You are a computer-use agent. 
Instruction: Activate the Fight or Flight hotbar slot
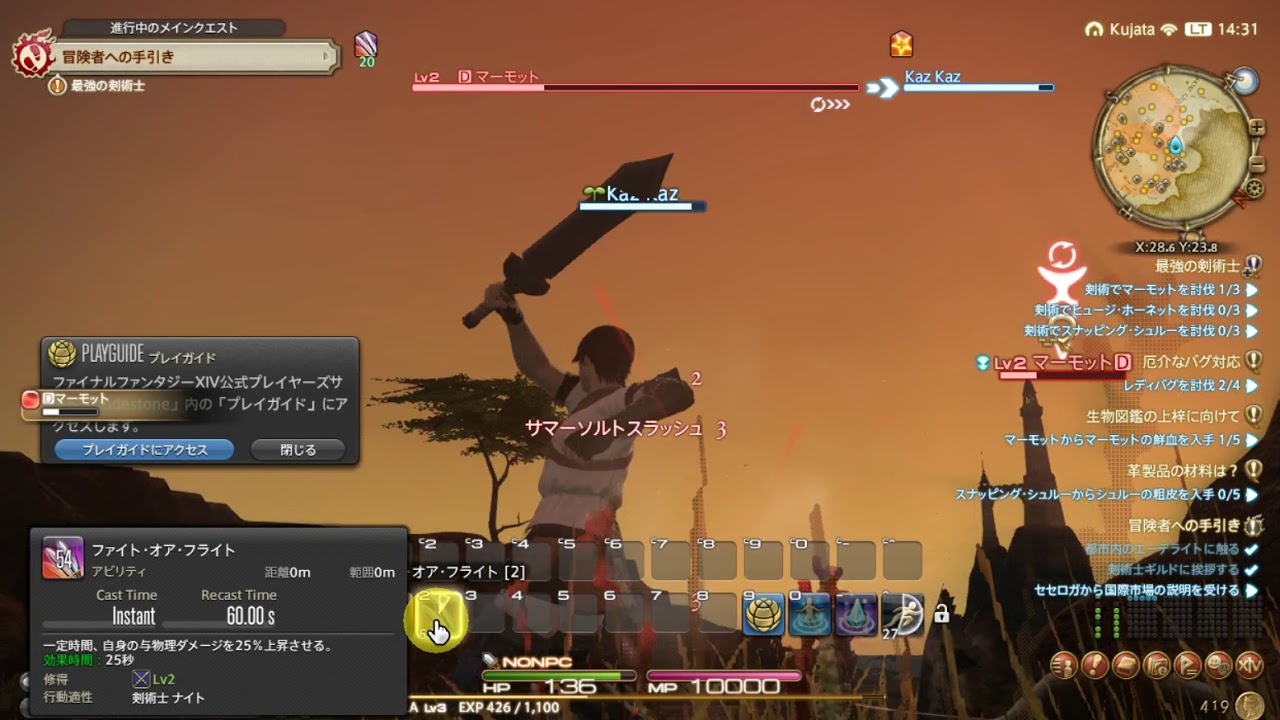[x=436, y=619]
